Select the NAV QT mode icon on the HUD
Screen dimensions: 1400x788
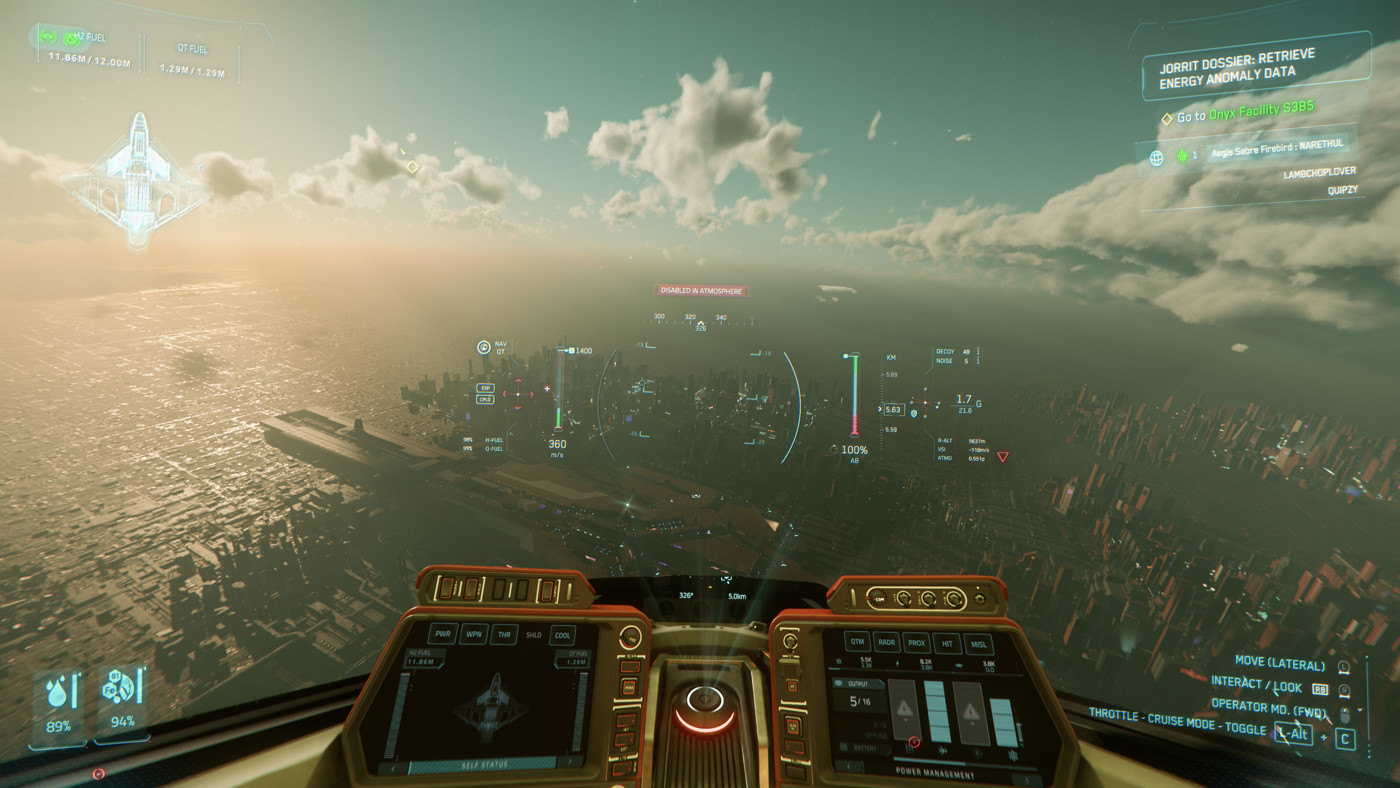pos(483,347)
